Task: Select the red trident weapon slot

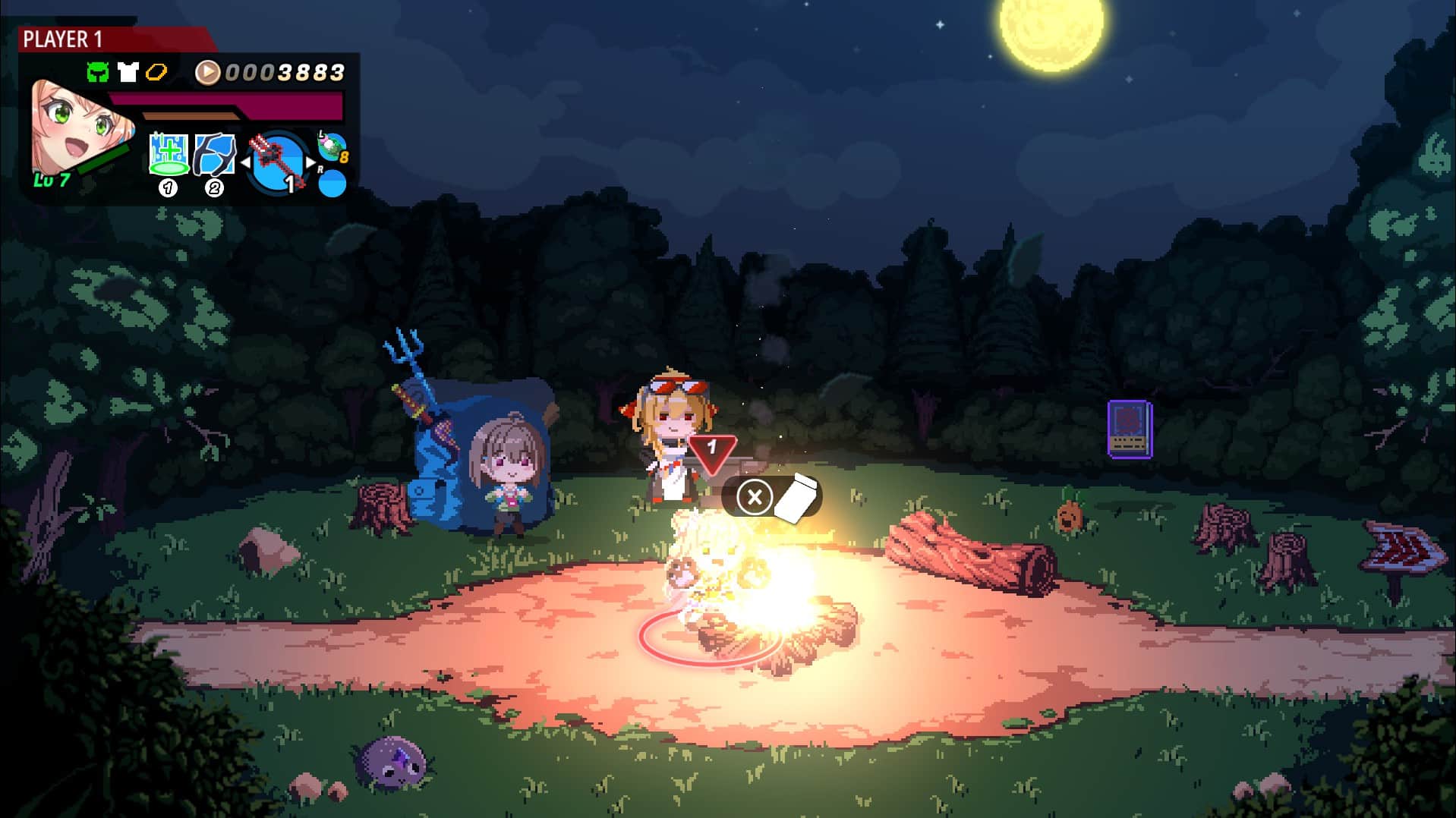Action: pos(277,162)
